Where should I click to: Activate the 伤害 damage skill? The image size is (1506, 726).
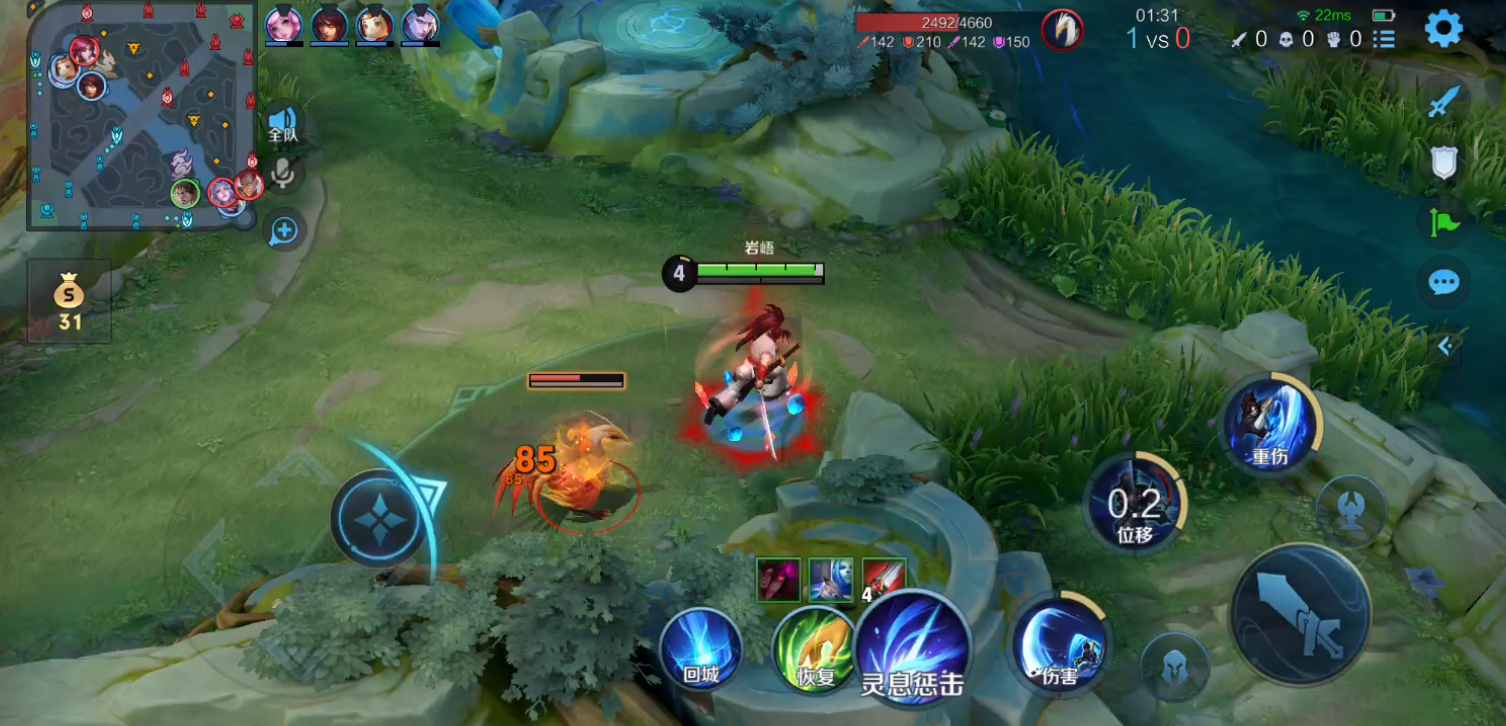[1059, 643]
